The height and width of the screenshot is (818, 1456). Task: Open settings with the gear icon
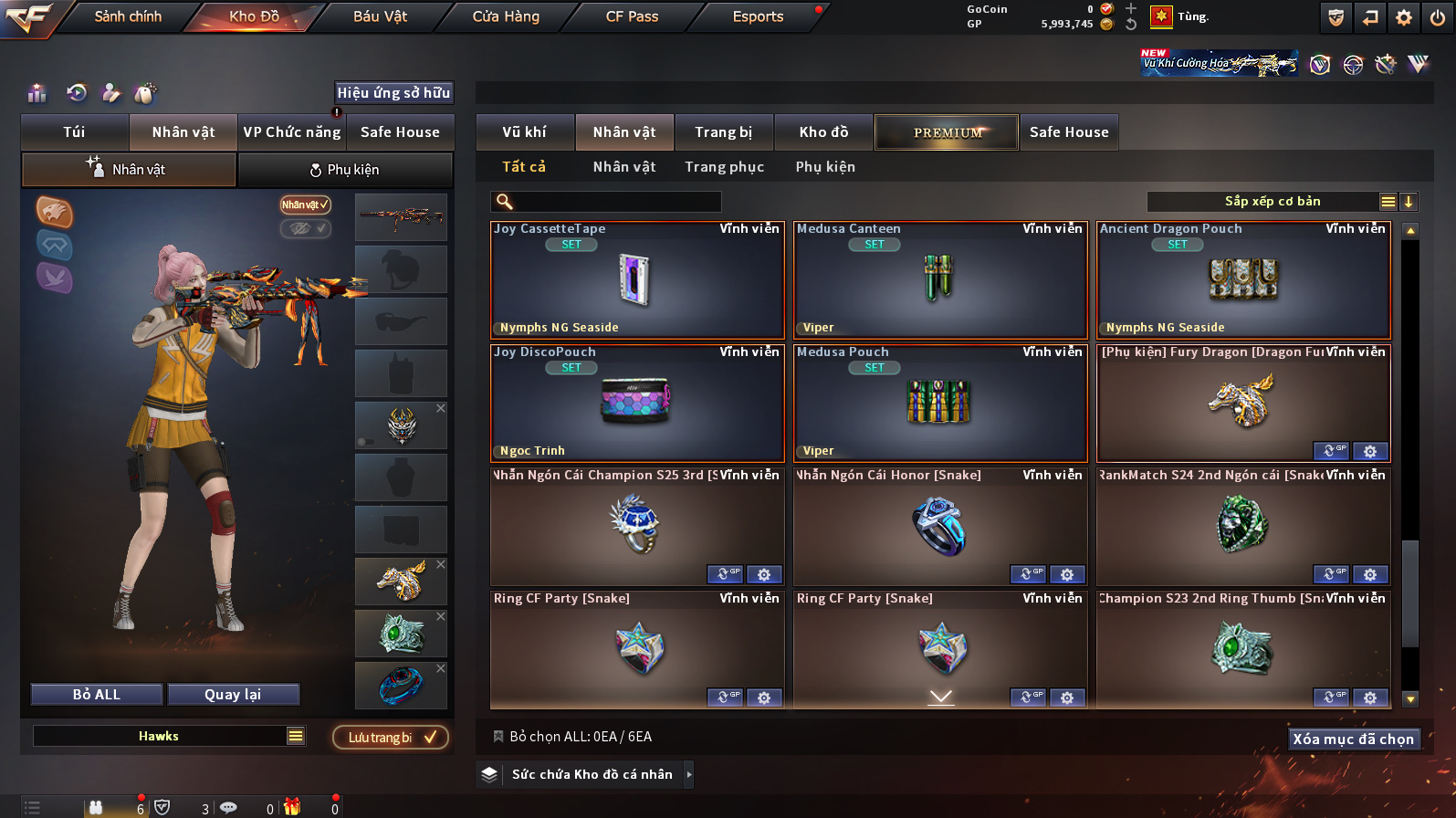point(1404,17)
